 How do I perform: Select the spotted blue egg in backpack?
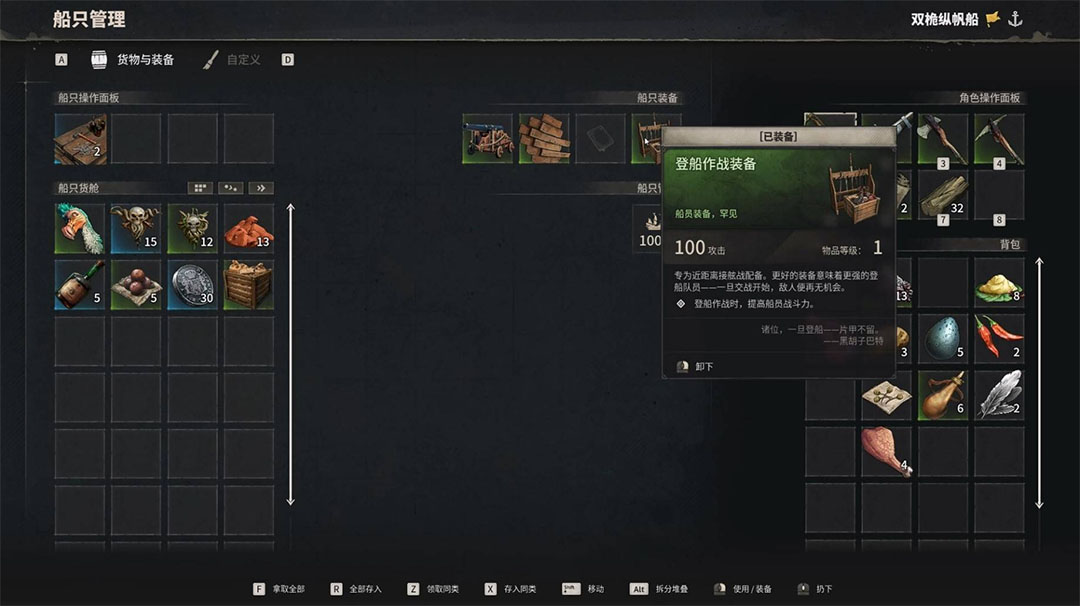943,339
